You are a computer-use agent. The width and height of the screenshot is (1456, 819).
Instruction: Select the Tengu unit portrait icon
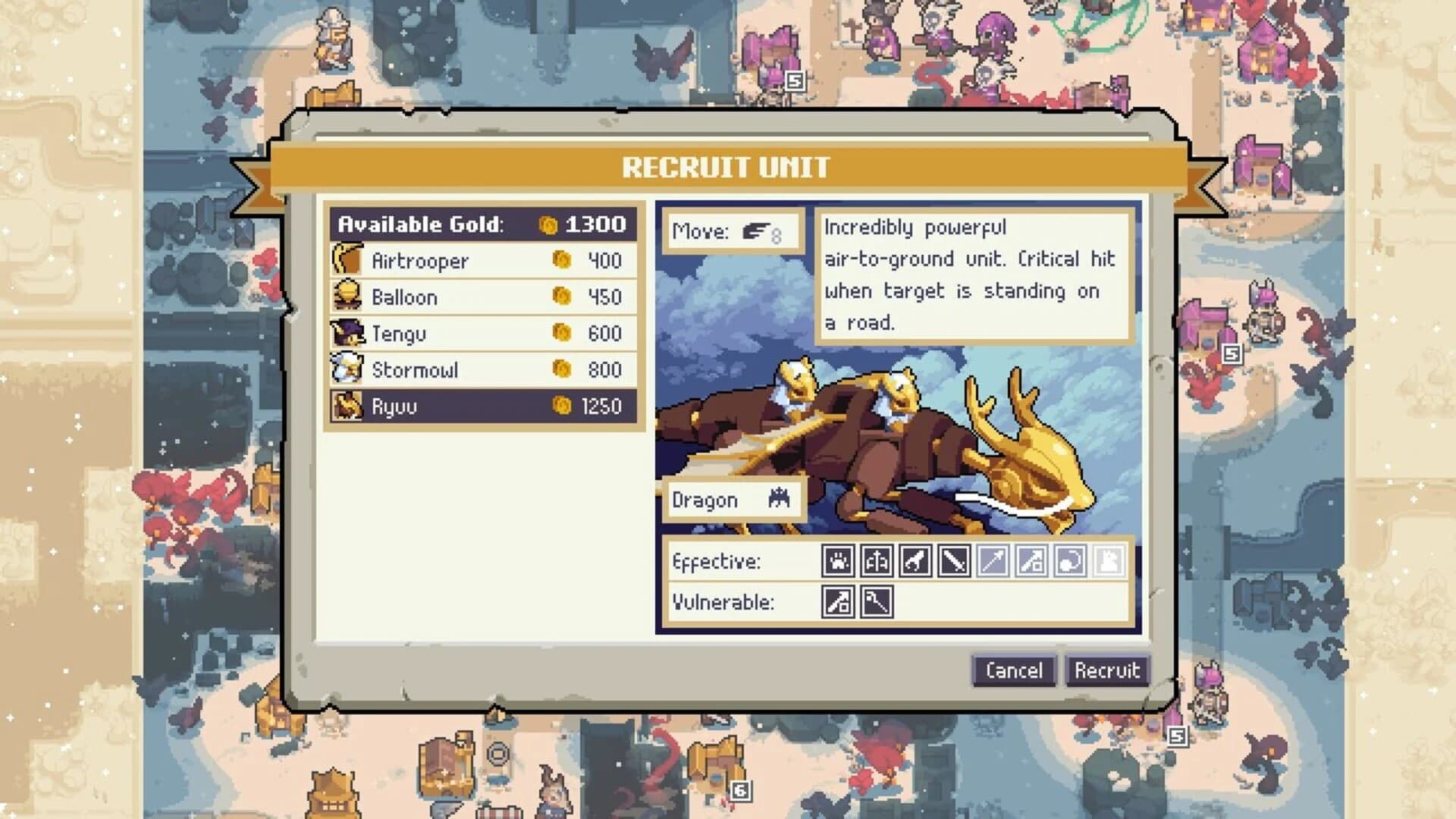click(348, 333)
